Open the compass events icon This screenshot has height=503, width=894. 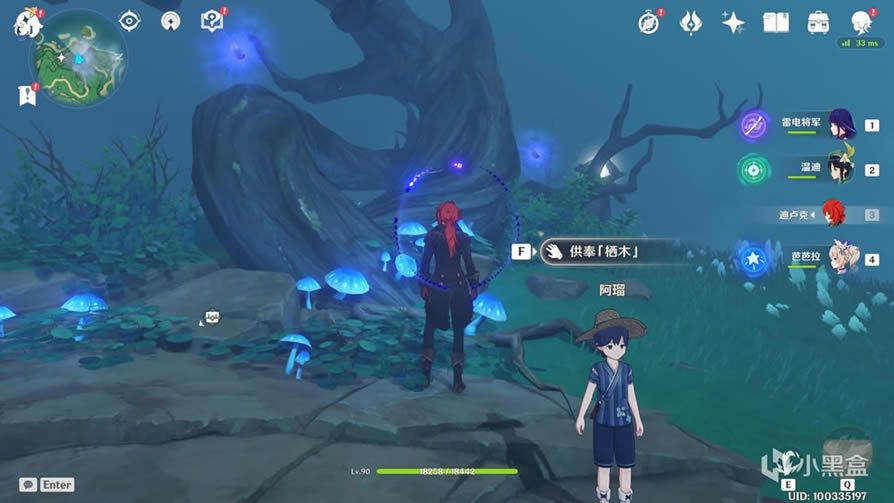(650, 22)
